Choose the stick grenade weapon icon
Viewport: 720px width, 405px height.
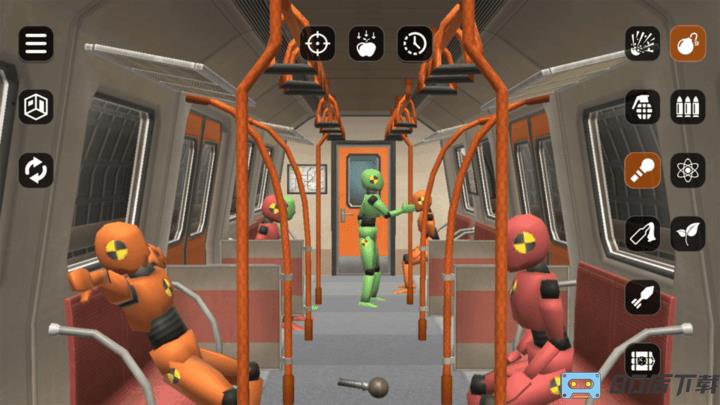tap(643, 170)
